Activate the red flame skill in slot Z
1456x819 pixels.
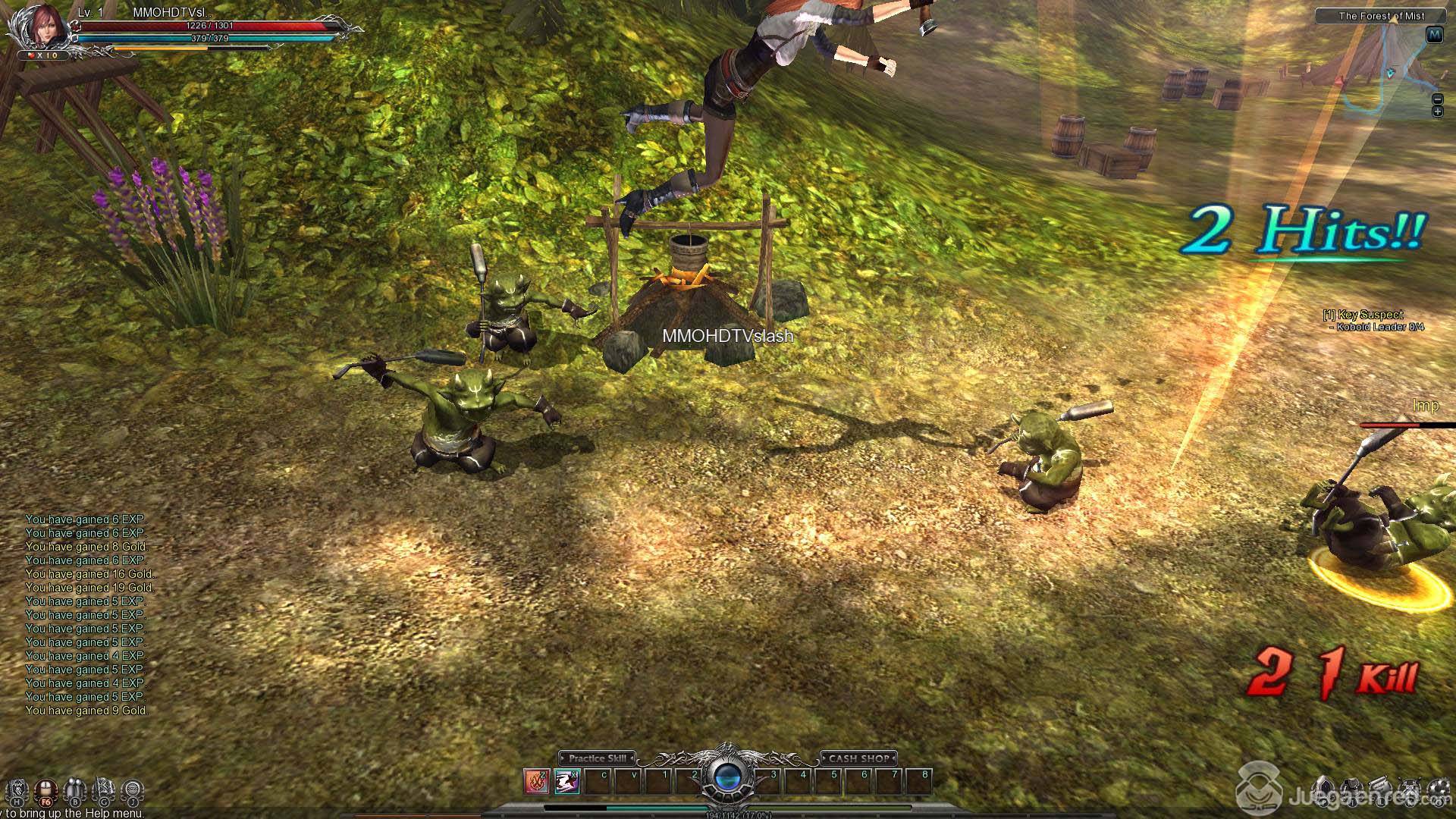point(536,782)
